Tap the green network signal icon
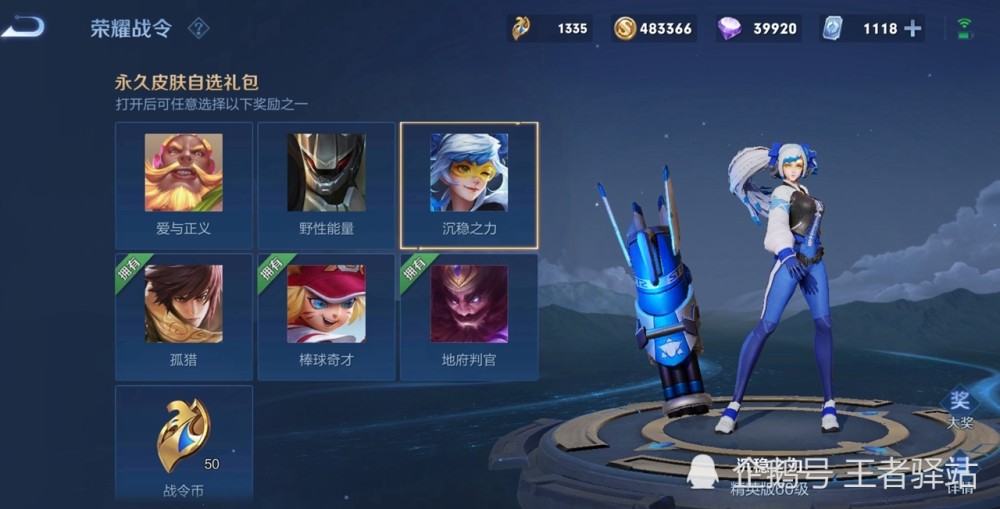This screenshot has width=1000, height=509. coord(965,28)
